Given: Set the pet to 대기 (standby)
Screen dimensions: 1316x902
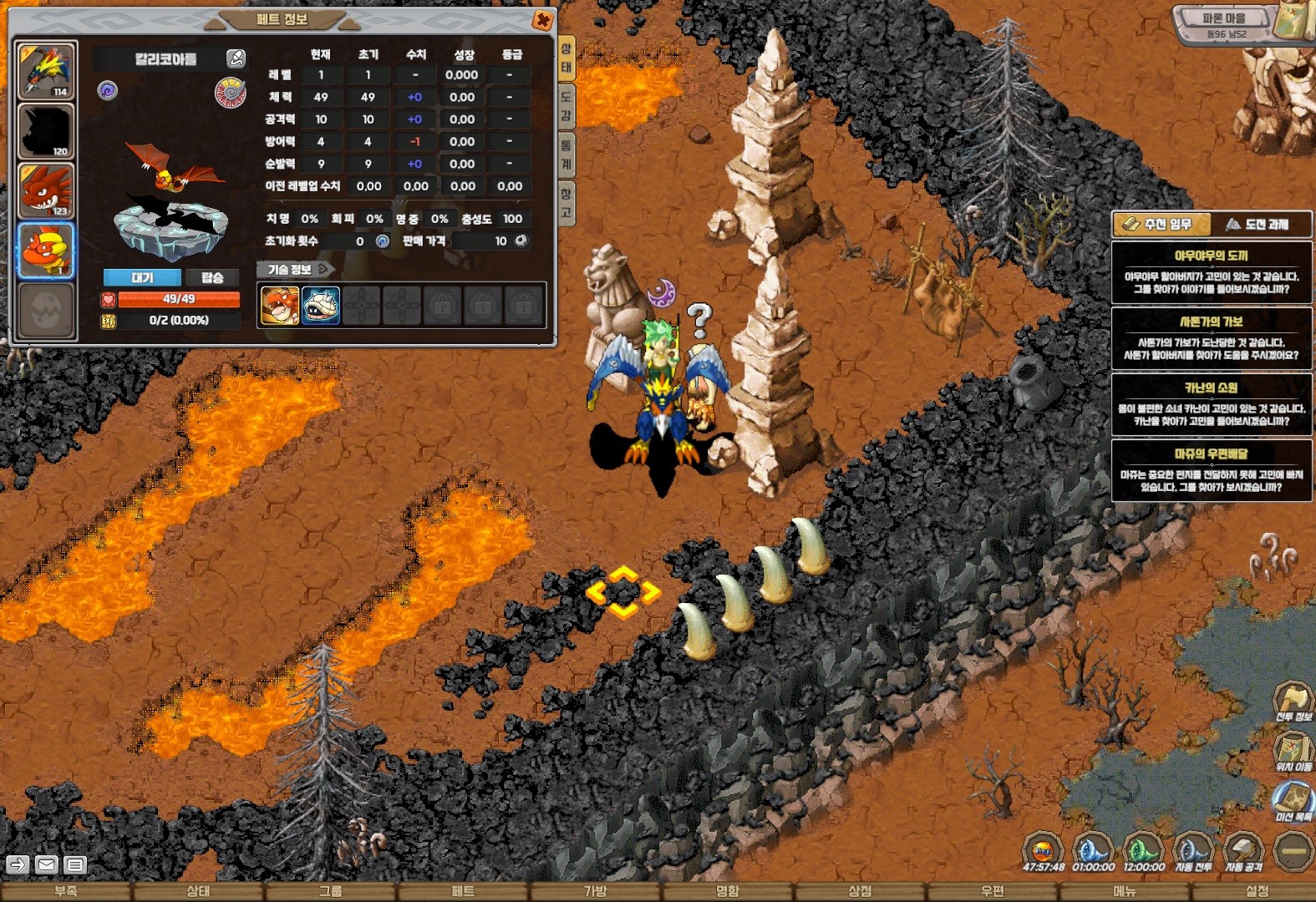Looking at the screenshot, I should coord(142,277).
